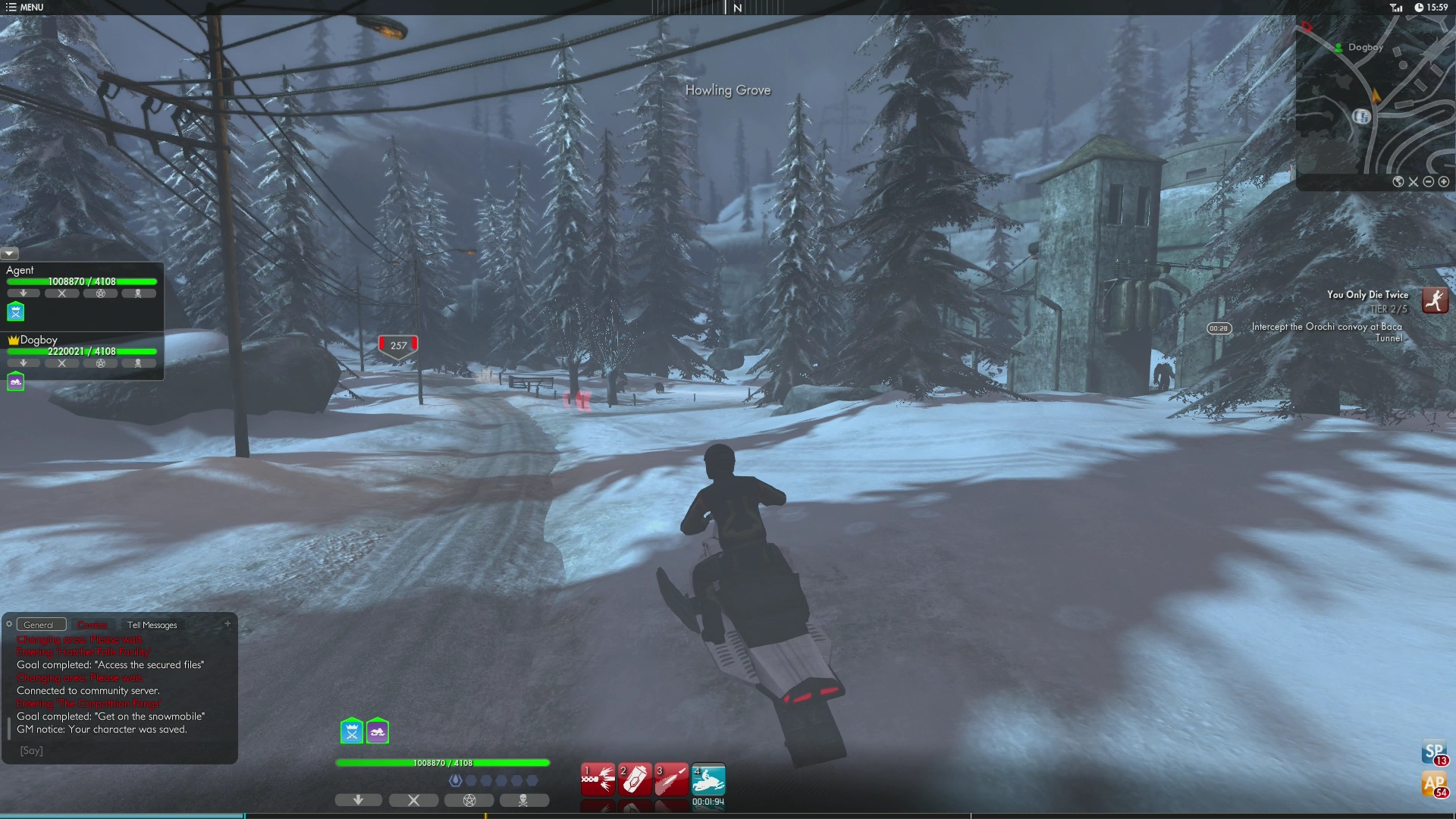The width and height of the screenshot is (1456, 819).
Task: Click the skull mark icon on Agent's frame
Action: pos(138,293)
